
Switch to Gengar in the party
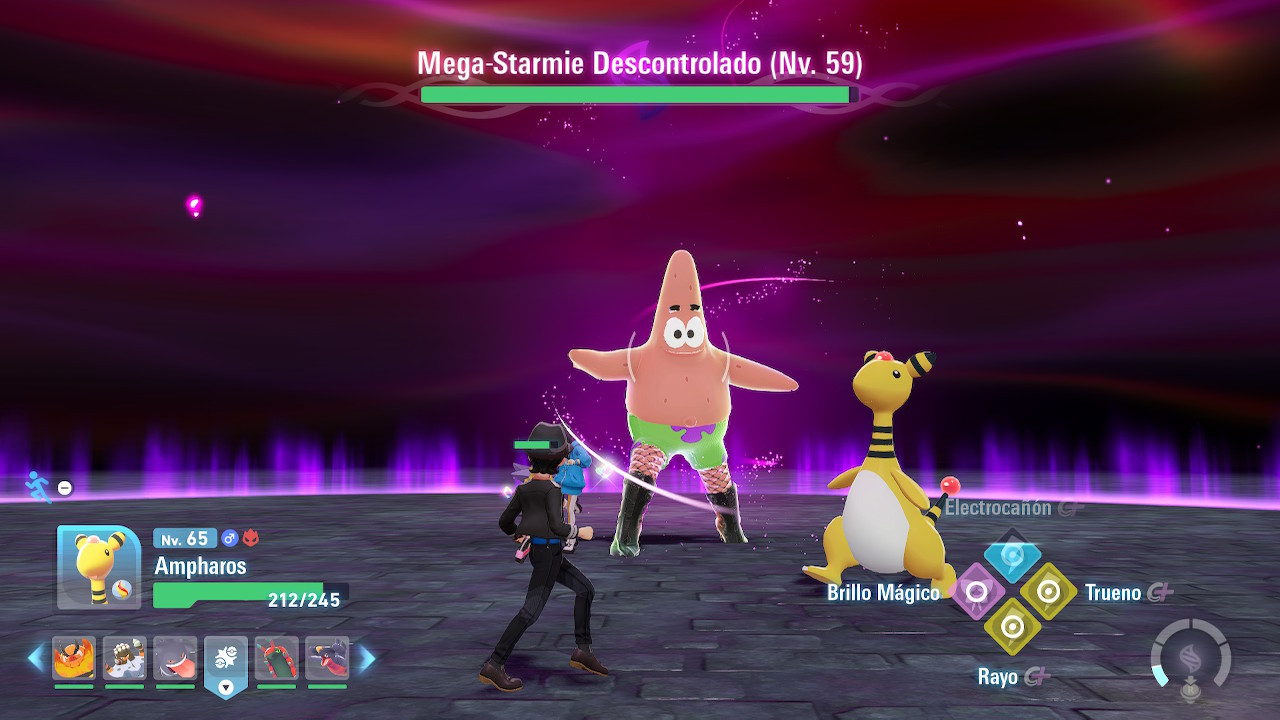(x=175, y=658)
